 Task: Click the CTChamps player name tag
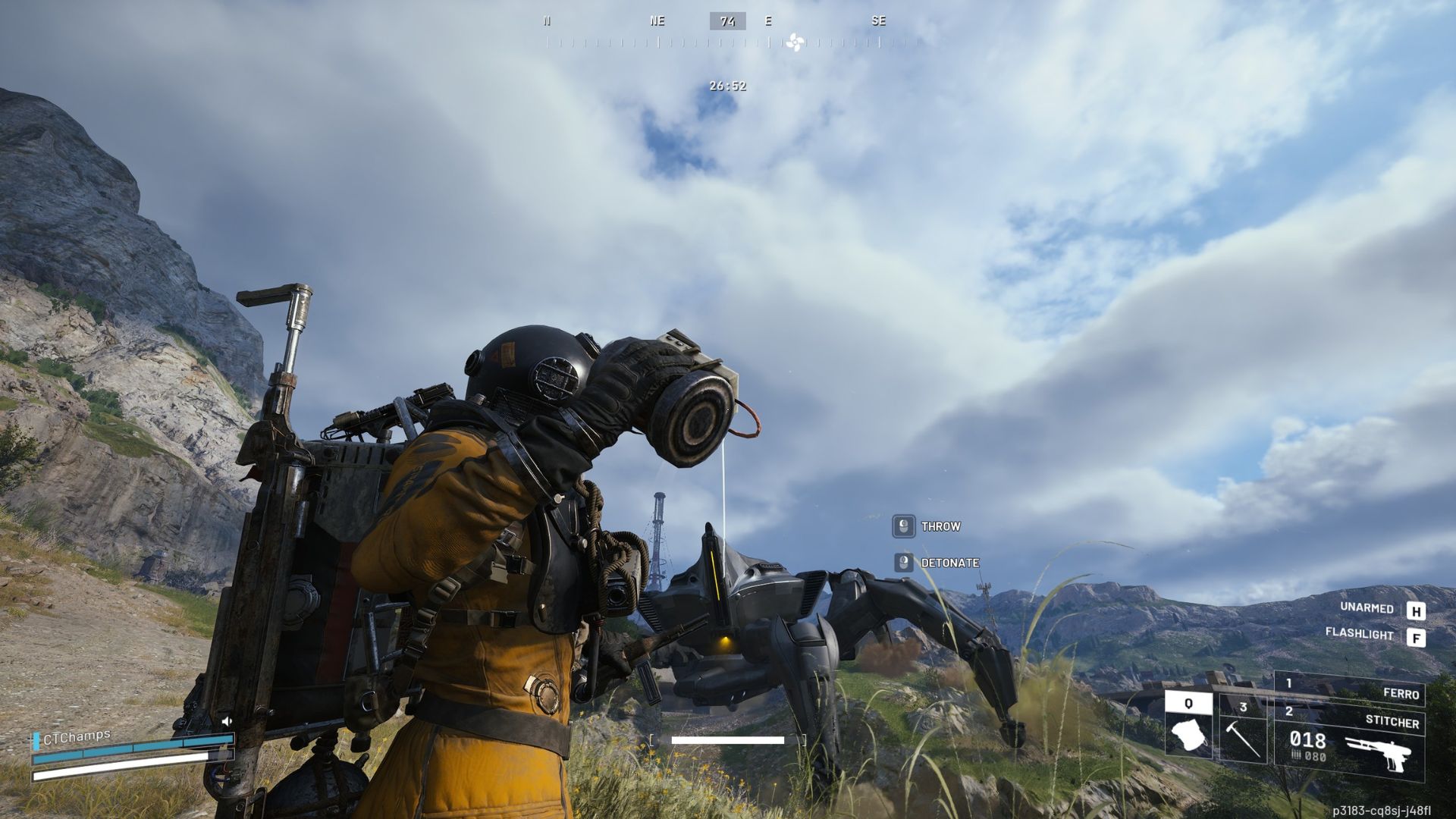(x=76, y=736)
